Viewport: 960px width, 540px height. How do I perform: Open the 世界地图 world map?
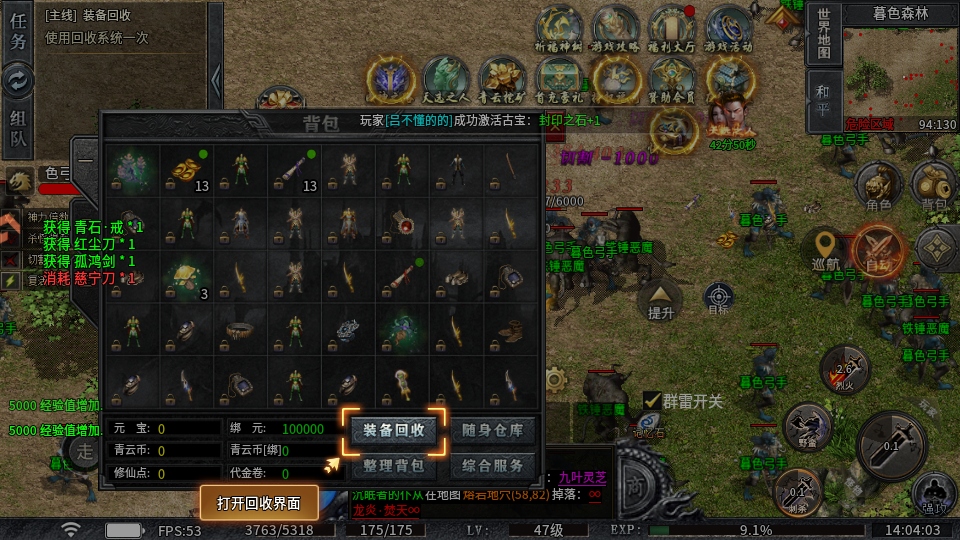pos(822,34)
